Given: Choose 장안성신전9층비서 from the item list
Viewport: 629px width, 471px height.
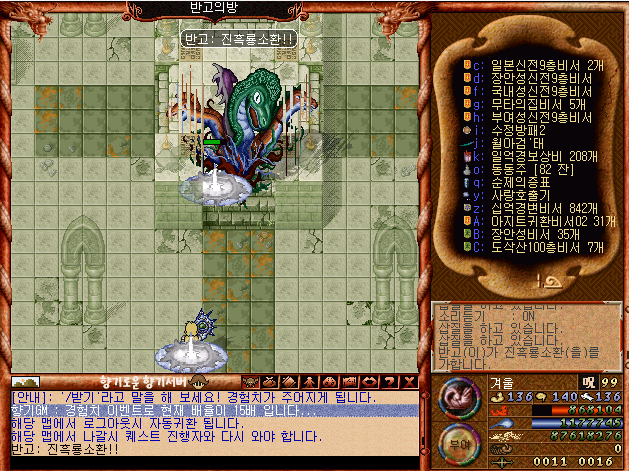Looking at the screenshot, I should click(x=530, y=77).
